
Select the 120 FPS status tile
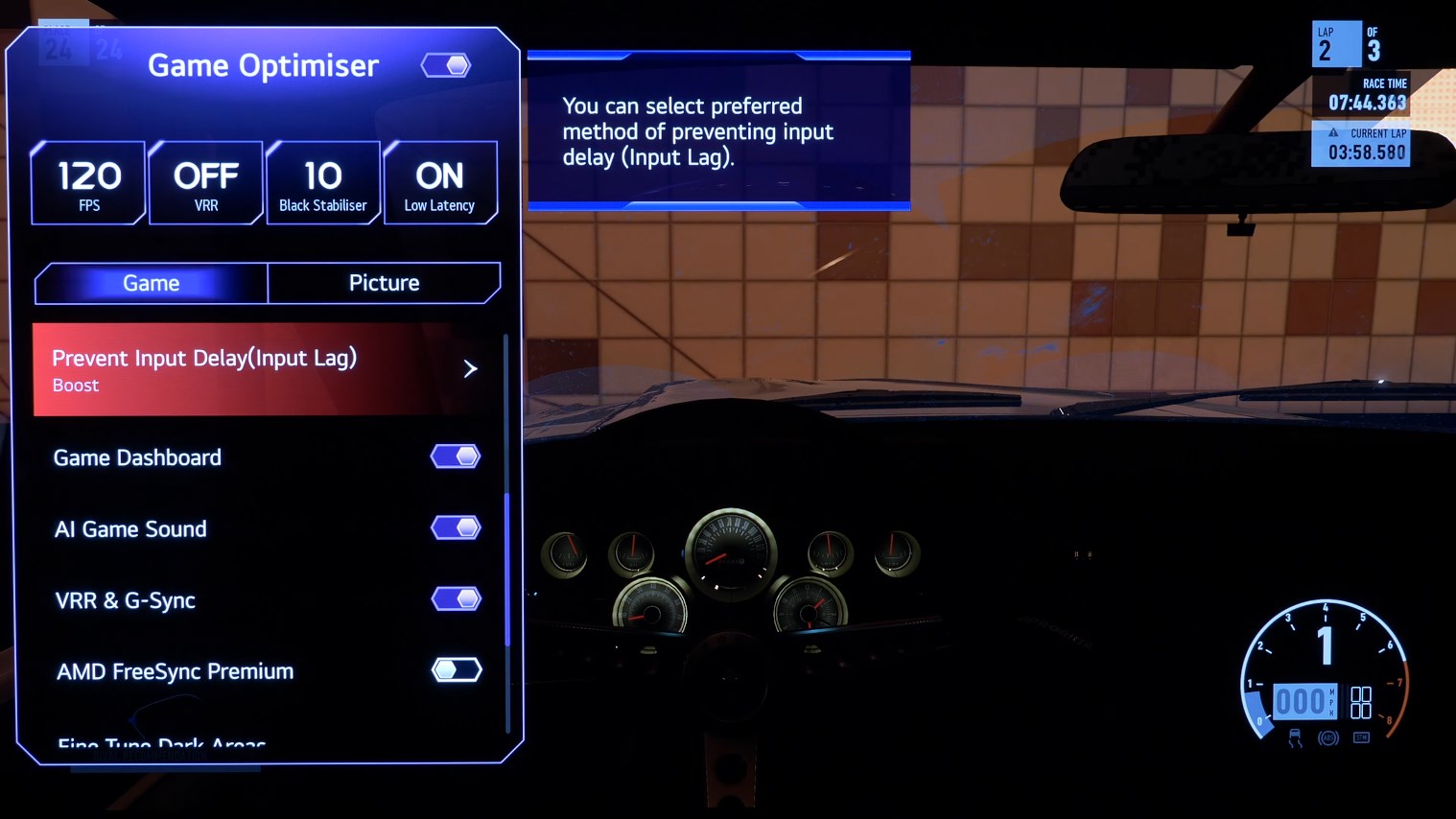(x=89, y=183)
